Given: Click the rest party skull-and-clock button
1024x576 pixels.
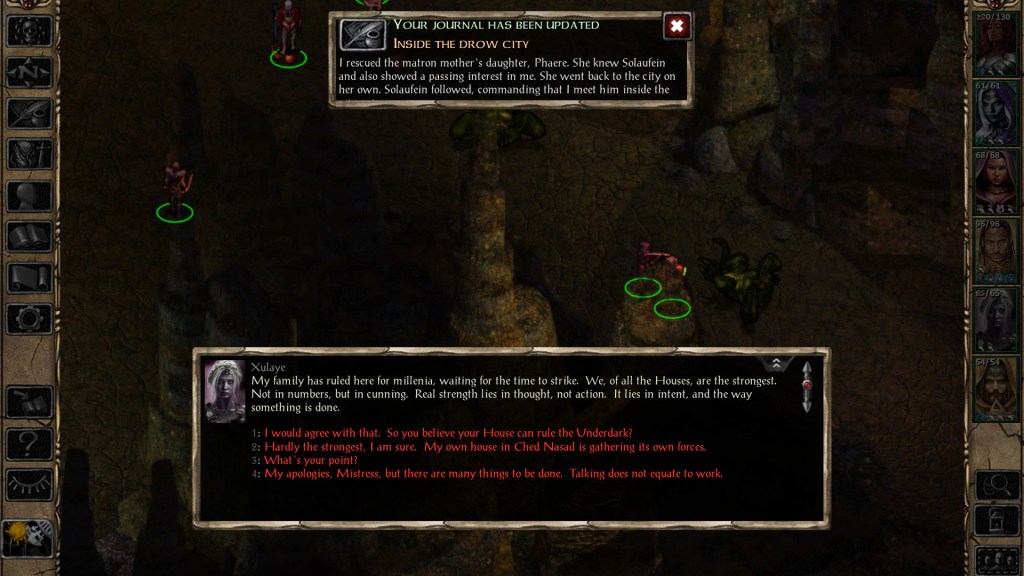Looking at the screenshot, I should point(27,539).
